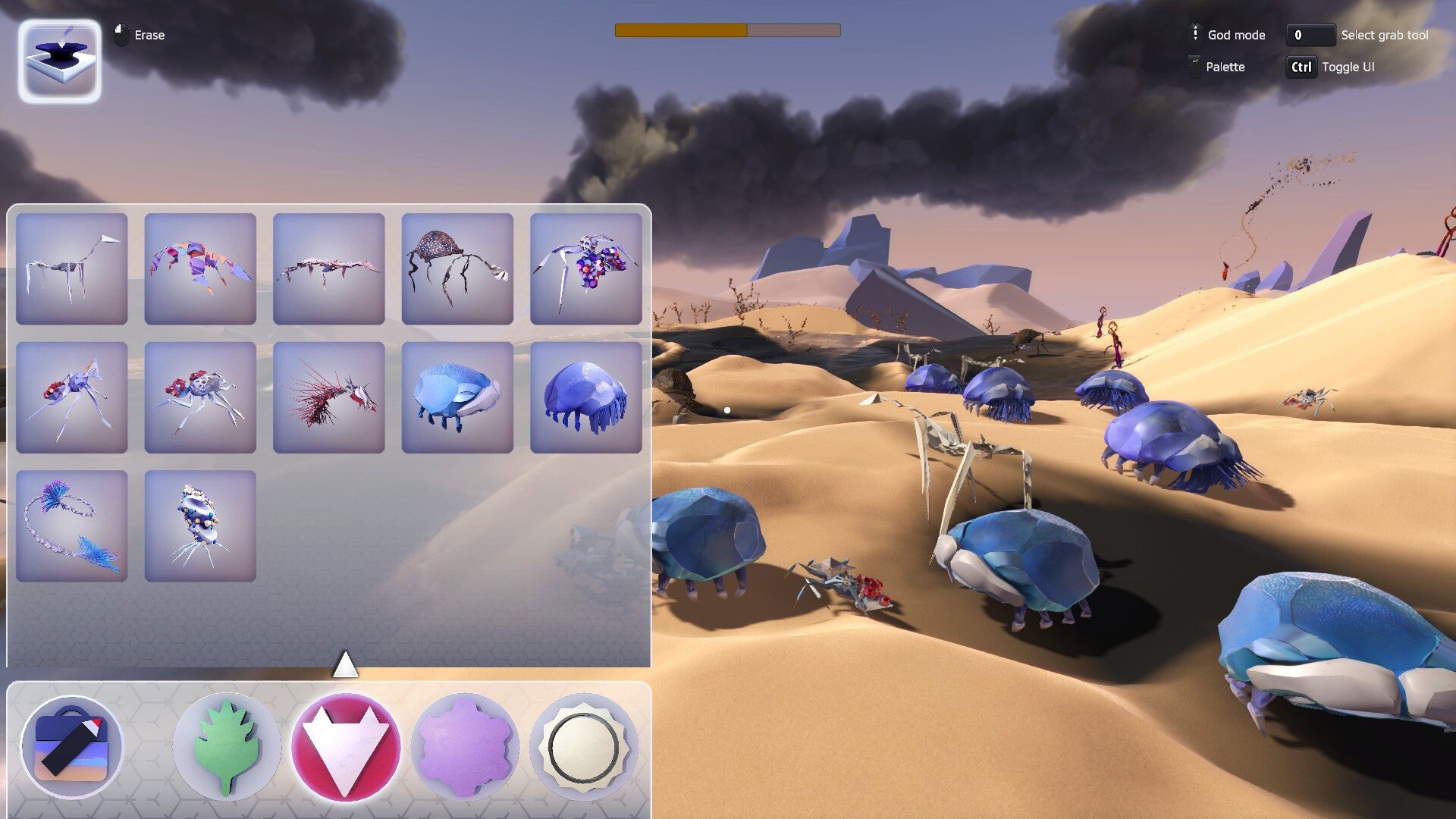
Task: Select the red spiky creature thumbnail
Action: click(328, 397)
